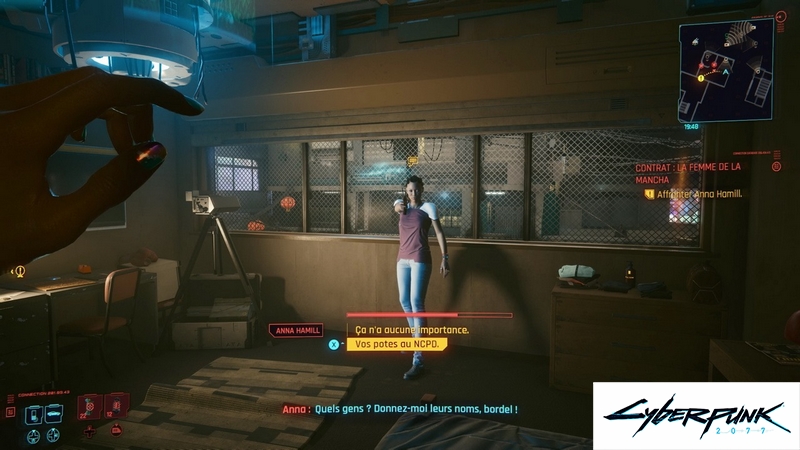The width and height of the screenshot is (800, 450).
Task: Use the grenade quick slot showing 22
Action: point(91,408)
